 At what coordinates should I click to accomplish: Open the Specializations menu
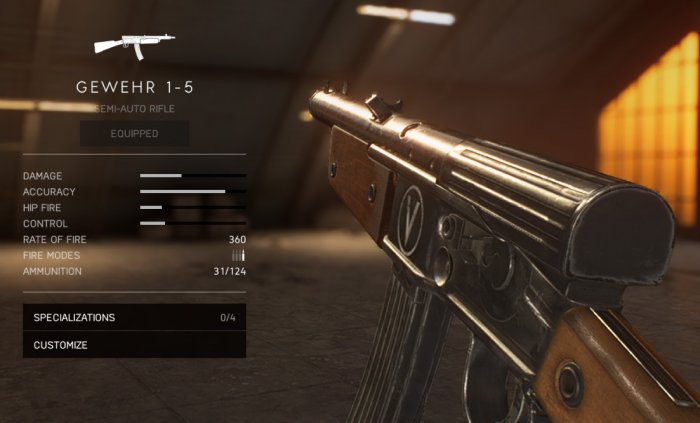pos(134,318)
